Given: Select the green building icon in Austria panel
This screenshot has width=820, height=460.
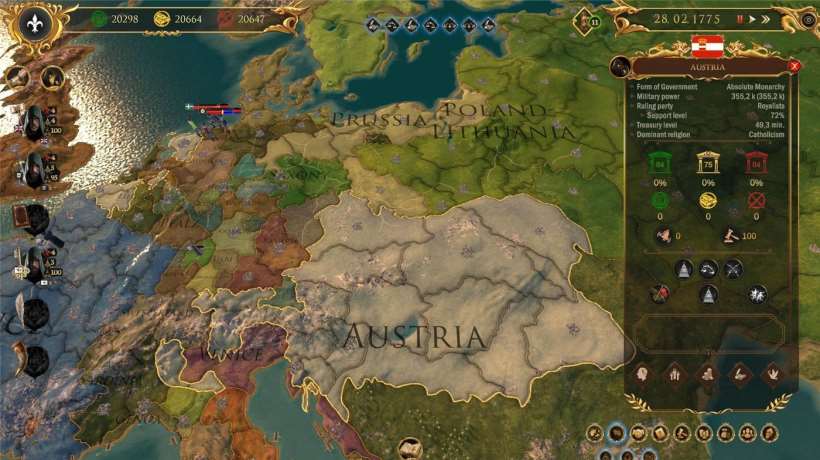Looking at the screenshot, I should 659,164.
